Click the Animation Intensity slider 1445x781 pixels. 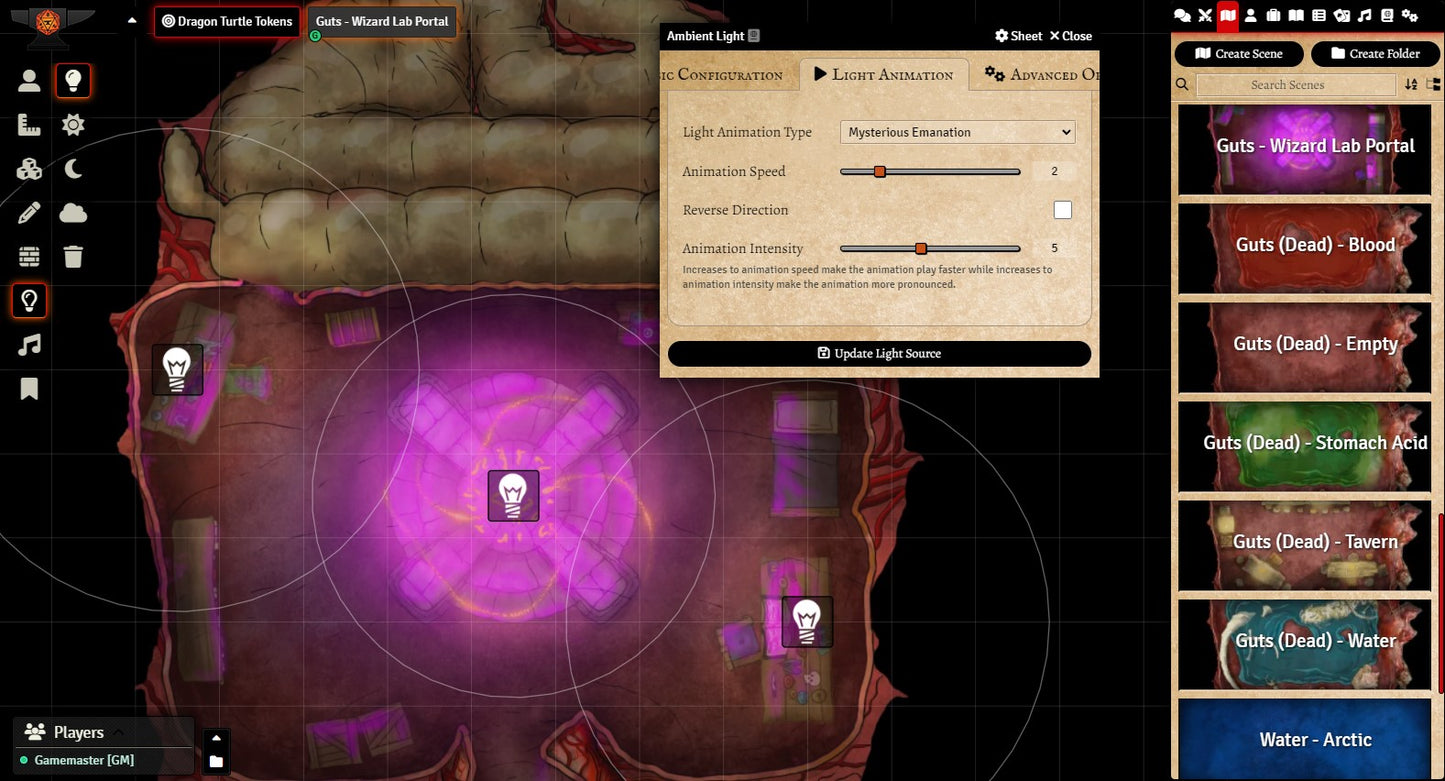click(930, 249)
